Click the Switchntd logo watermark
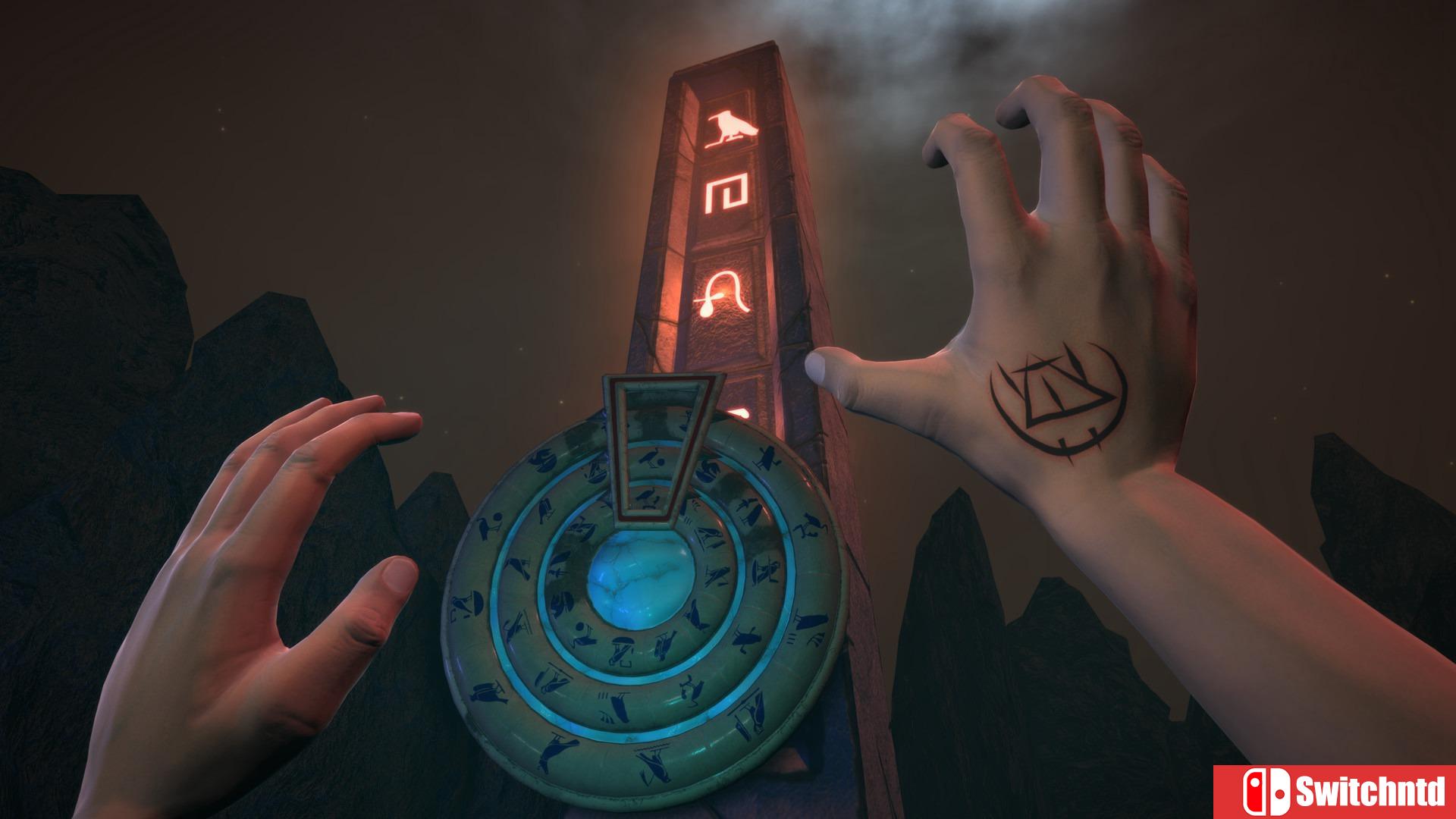 (x=1335, y=792)
